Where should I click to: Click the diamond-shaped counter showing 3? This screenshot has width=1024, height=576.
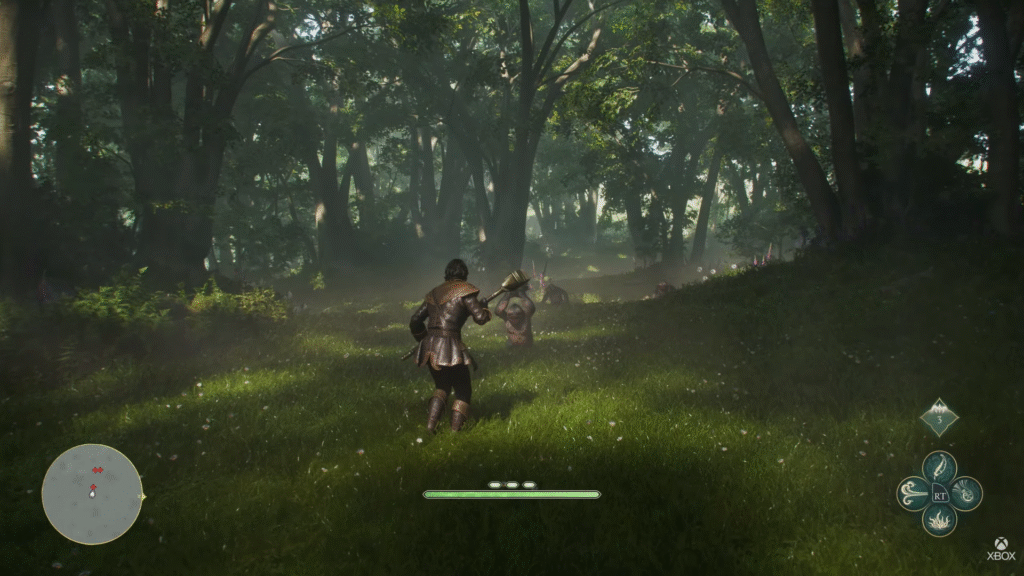point(939,418)
